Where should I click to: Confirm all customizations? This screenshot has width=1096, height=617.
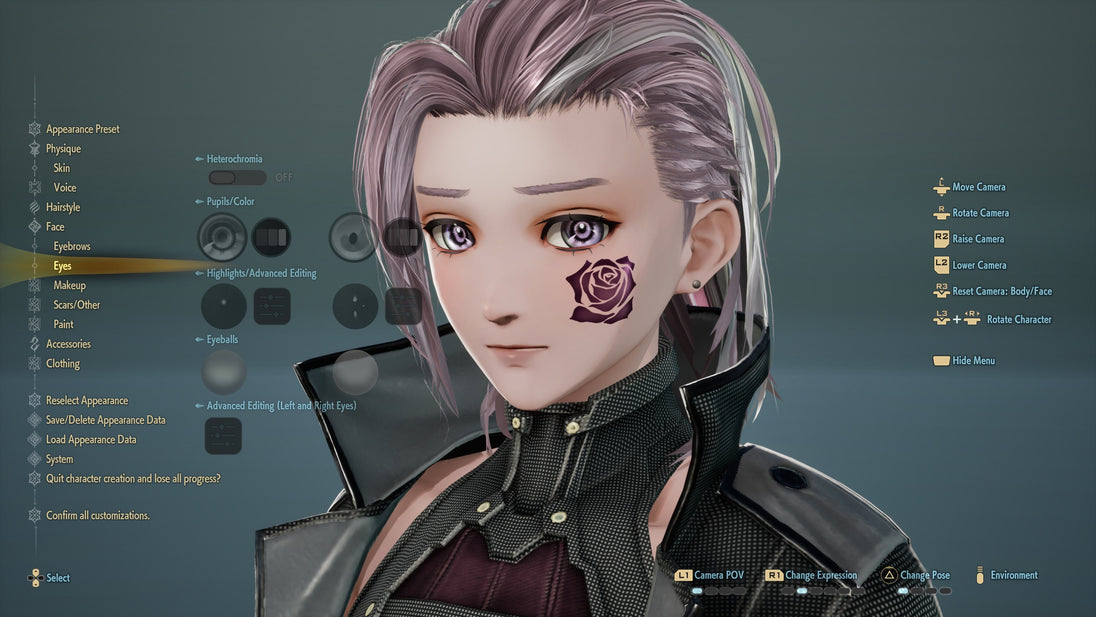[97, 516]
